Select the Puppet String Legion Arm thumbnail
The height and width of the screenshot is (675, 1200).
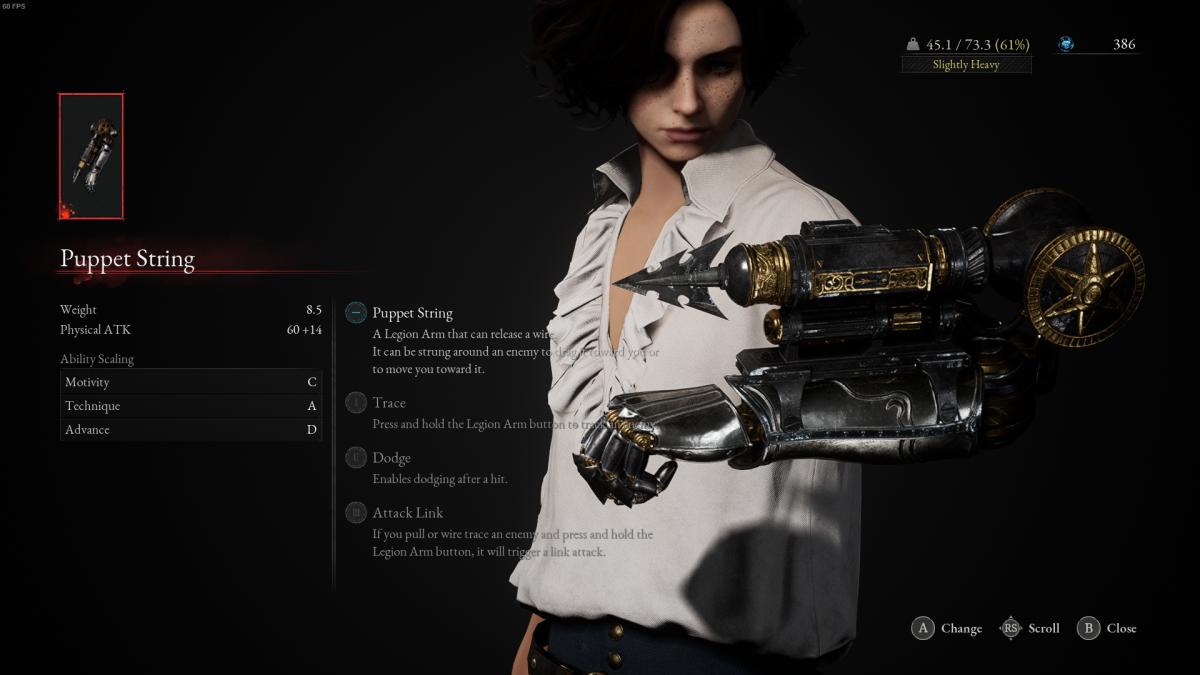91,156
